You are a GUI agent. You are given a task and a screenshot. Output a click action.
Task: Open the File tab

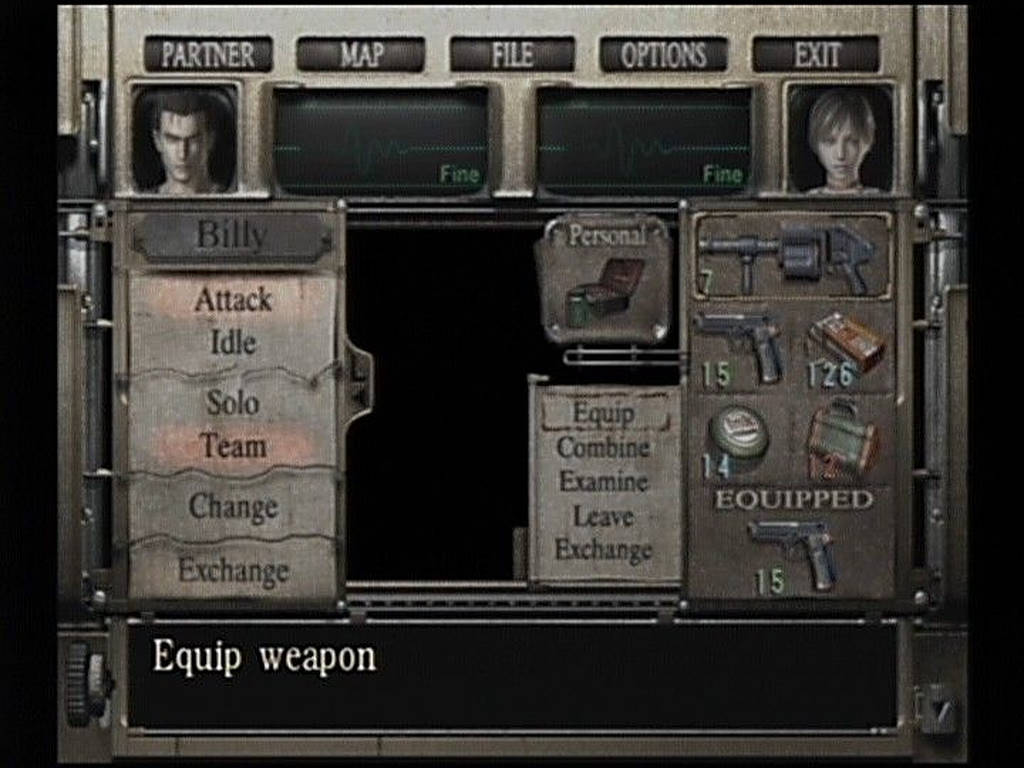(x=512, y=54)
